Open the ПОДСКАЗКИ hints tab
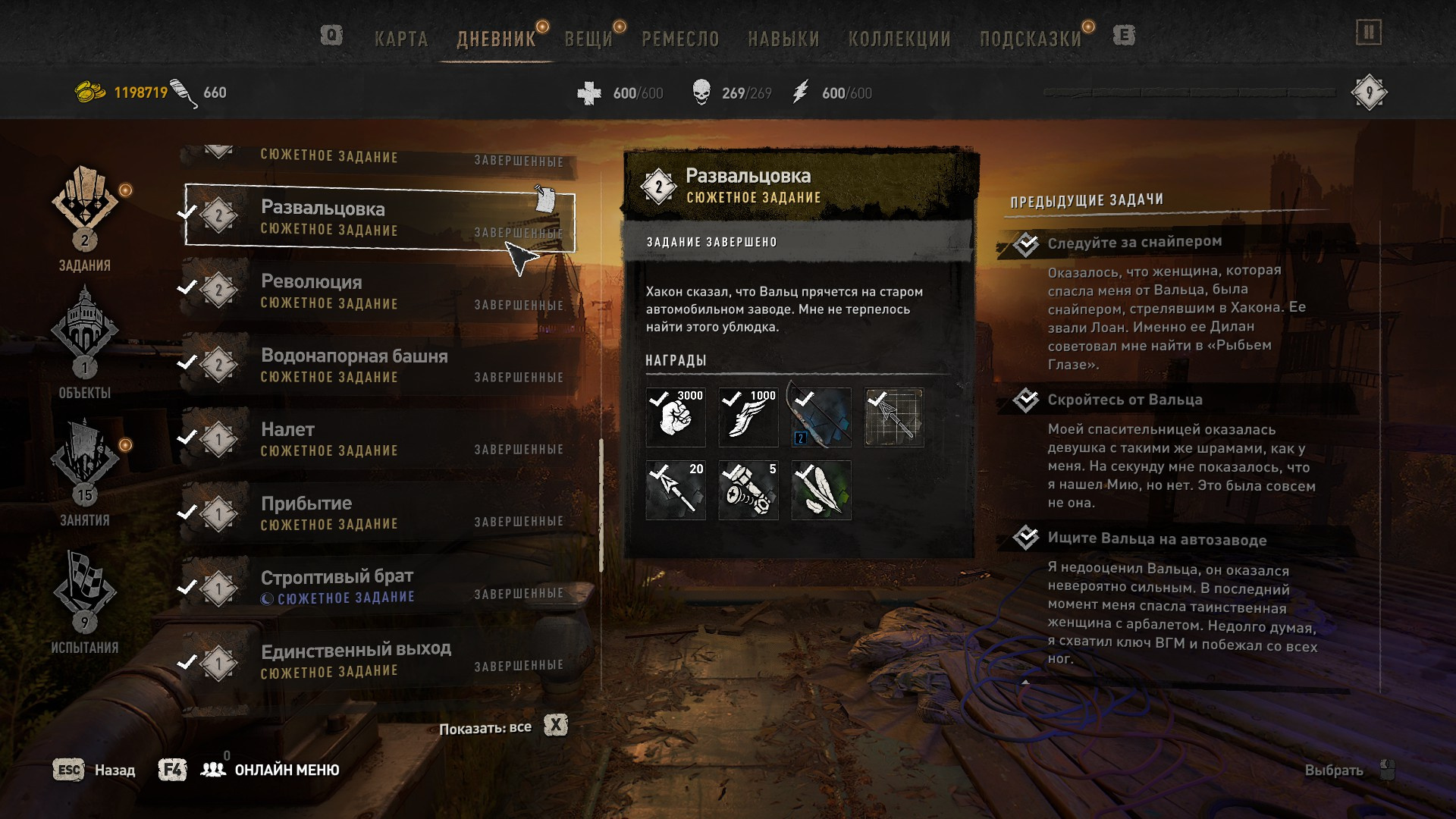This screenshot has height=819, width=1456. tap(1031, 39)
